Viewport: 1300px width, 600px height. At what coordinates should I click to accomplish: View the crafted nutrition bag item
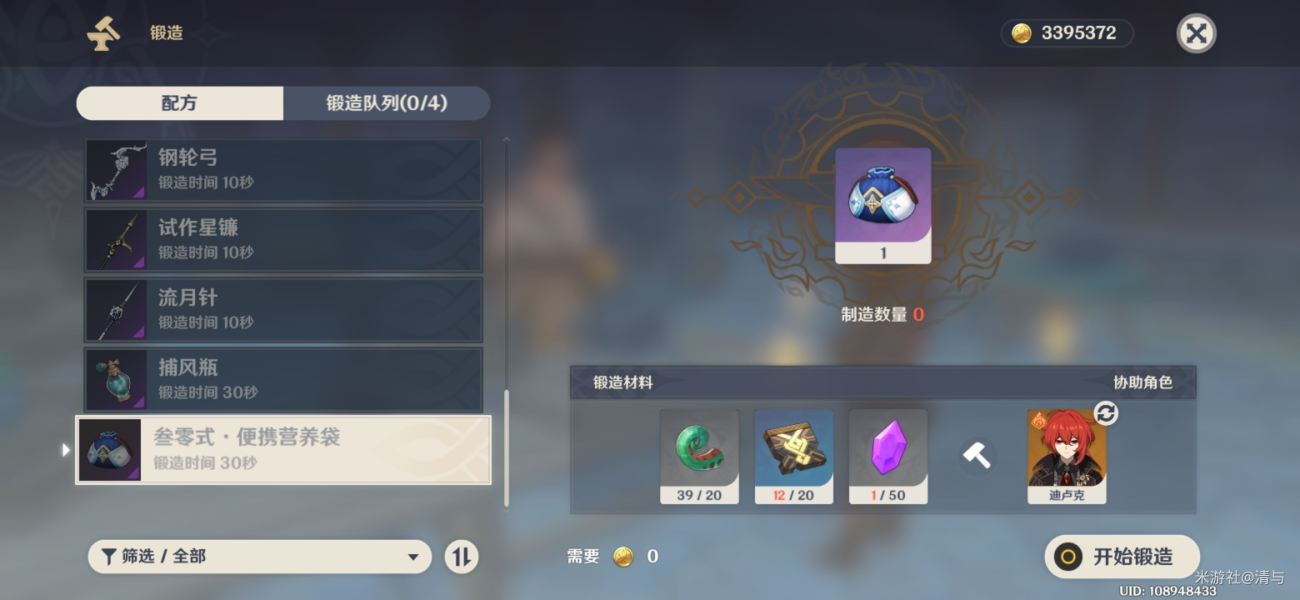[883, 205]
